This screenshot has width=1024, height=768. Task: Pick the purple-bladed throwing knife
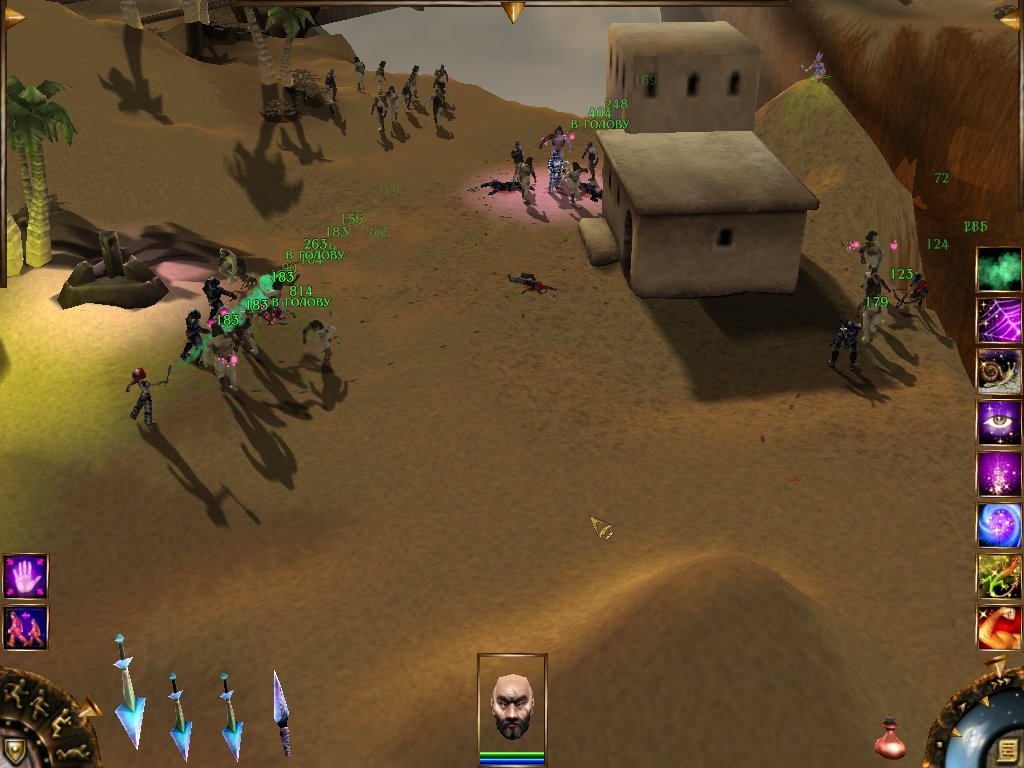[282, 712]
